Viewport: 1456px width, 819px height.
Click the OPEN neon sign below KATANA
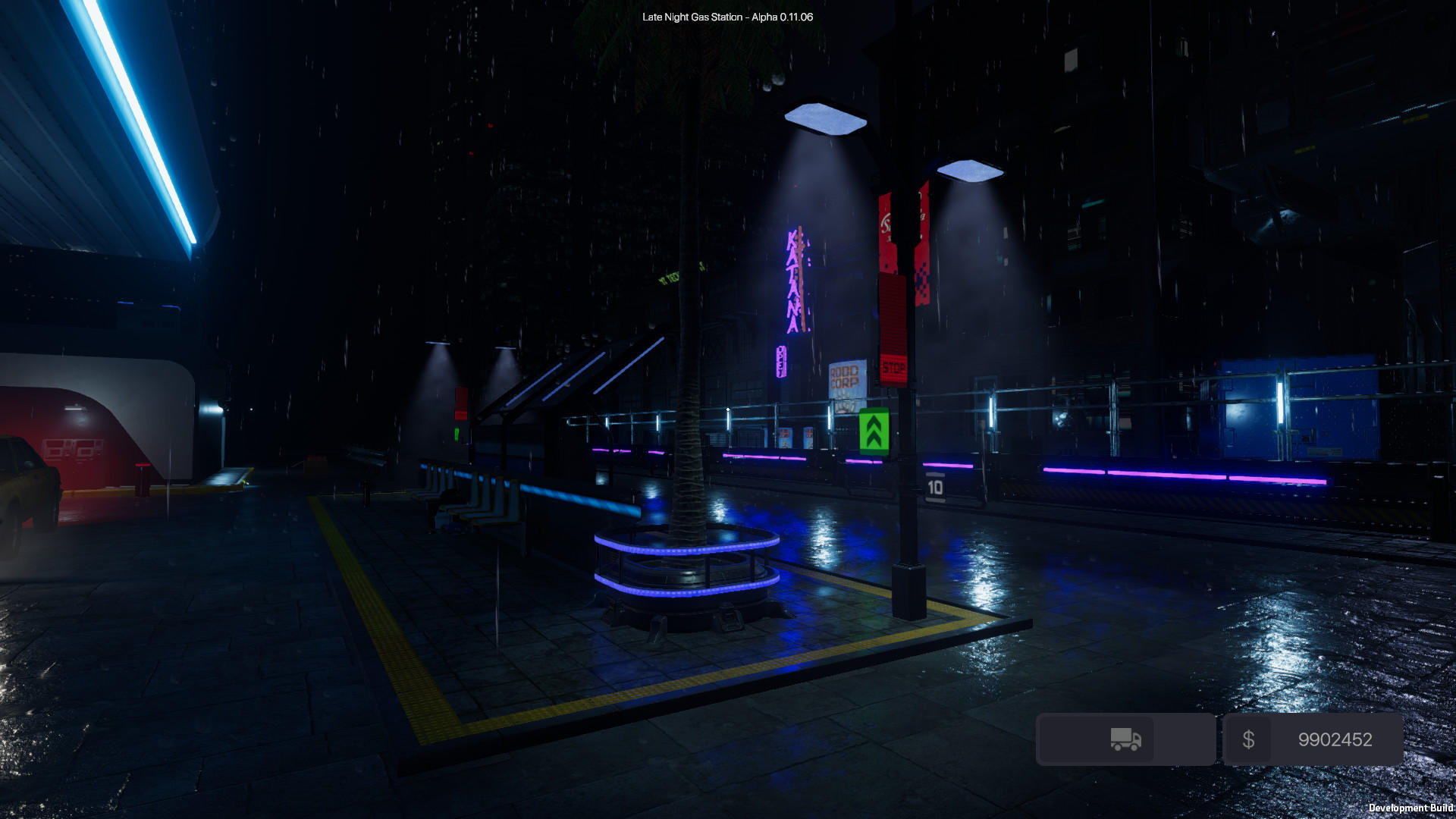(x=782, y=362)
